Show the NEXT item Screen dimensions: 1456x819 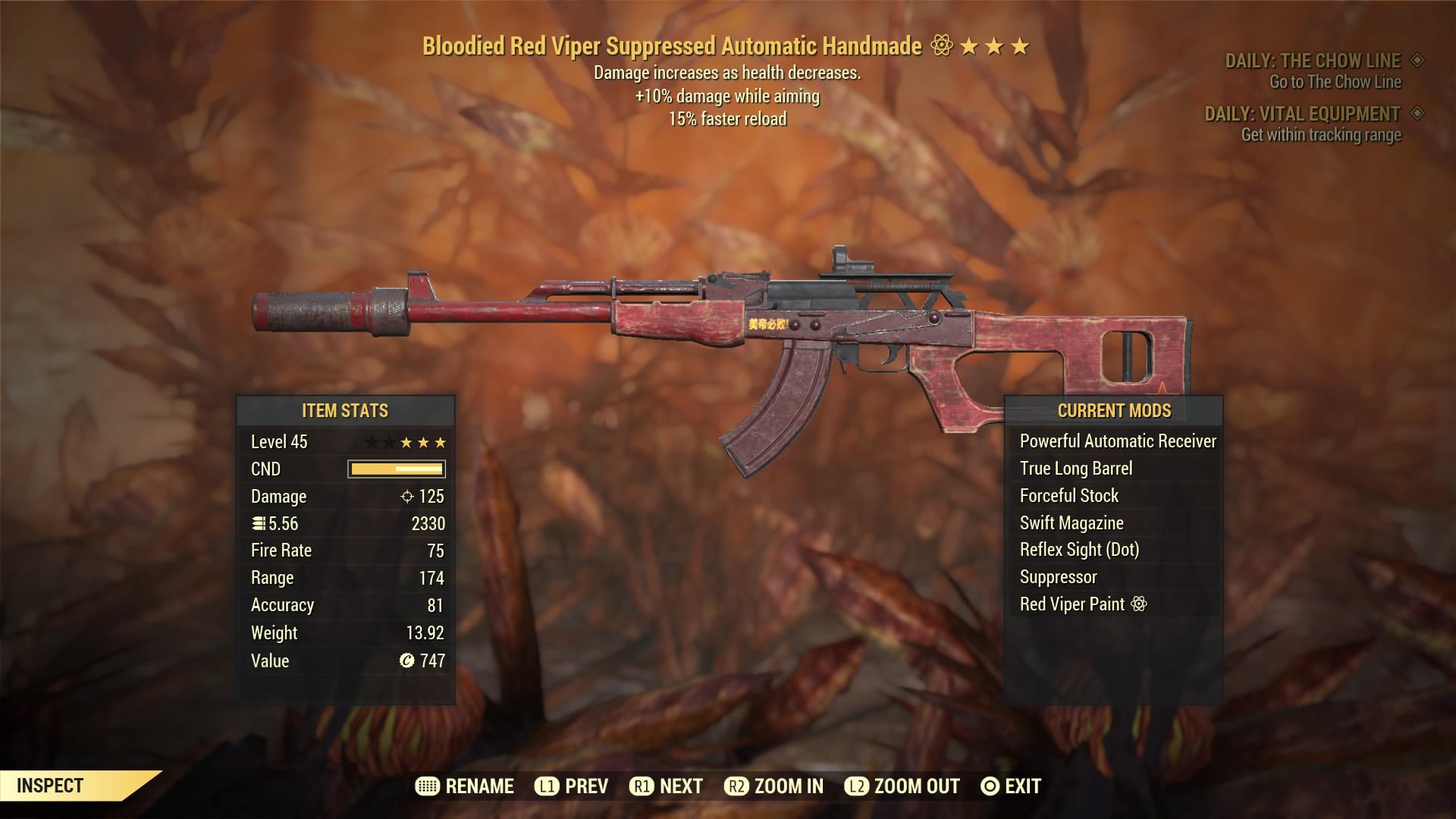coord(666,786)
